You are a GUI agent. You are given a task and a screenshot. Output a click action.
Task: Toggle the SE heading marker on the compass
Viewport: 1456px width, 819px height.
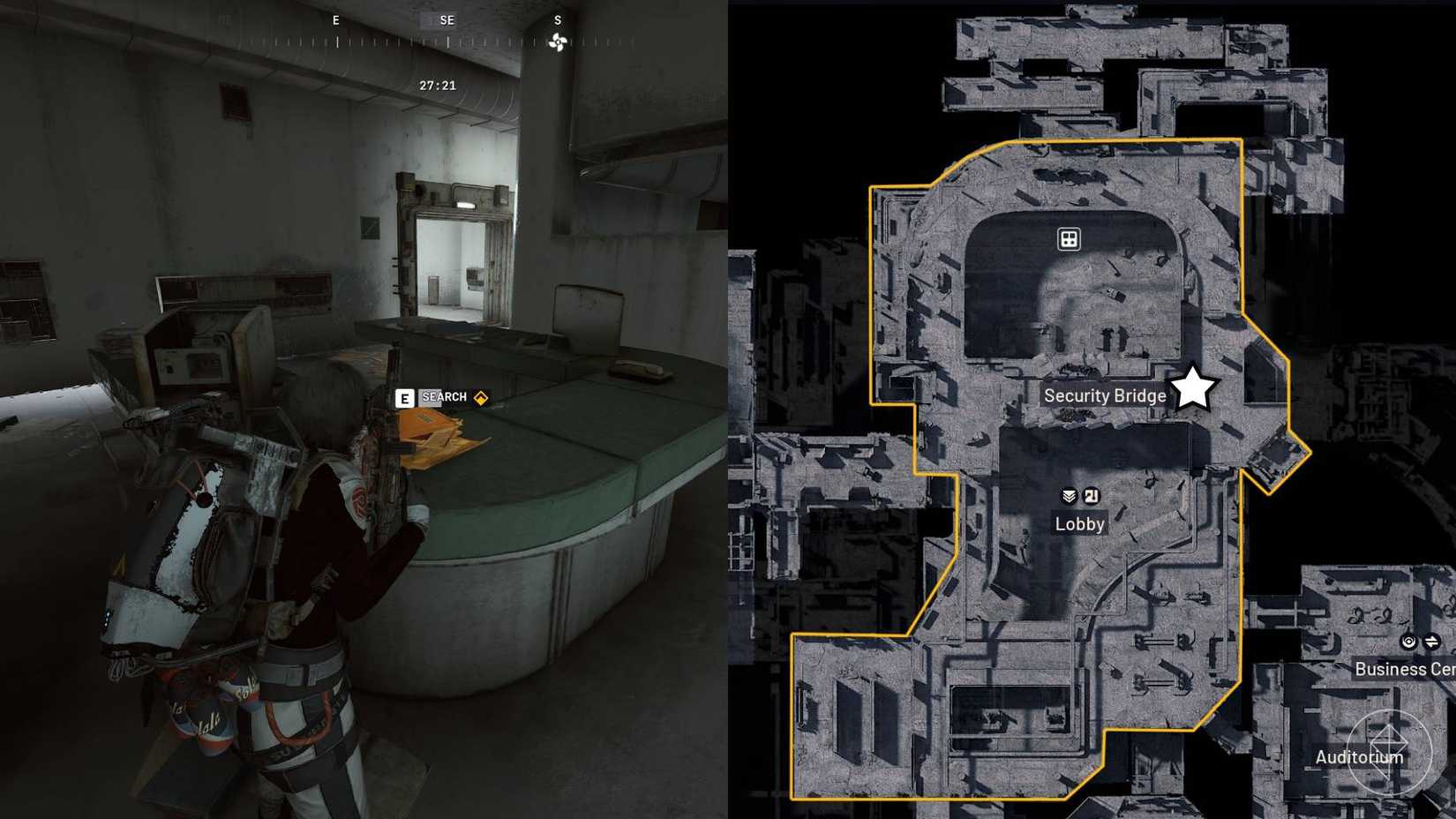coord(447,19)
